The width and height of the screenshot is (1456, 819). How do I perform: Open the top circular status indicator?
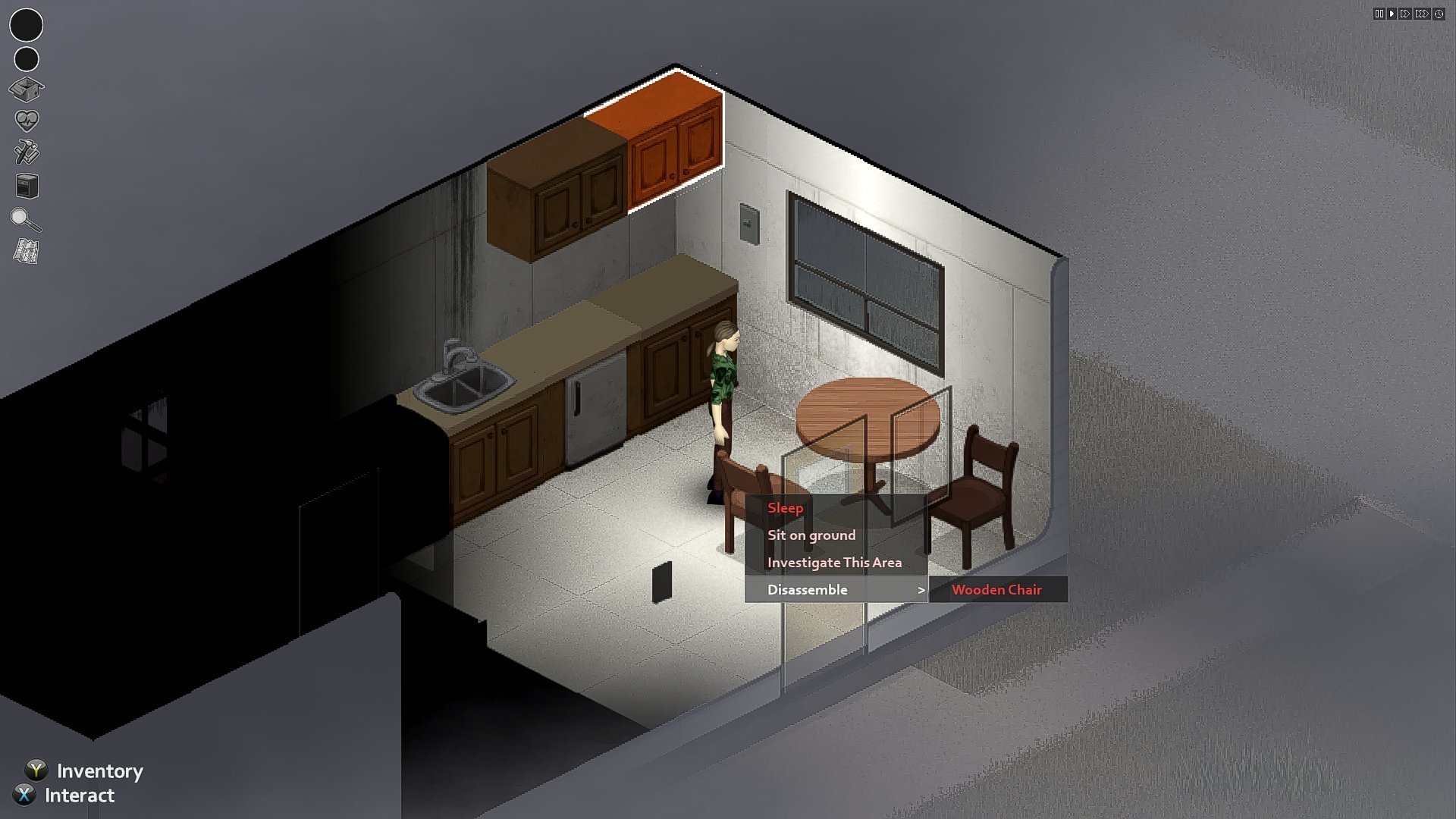click(x=27, y=27)
